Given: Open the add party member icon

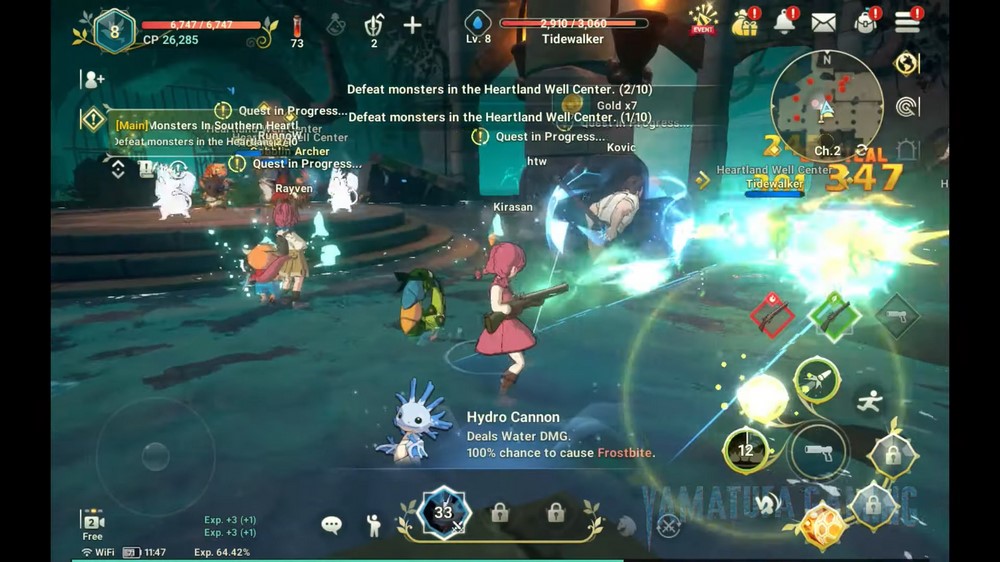Looking at the screenshot, I should (x=94, y=79).
